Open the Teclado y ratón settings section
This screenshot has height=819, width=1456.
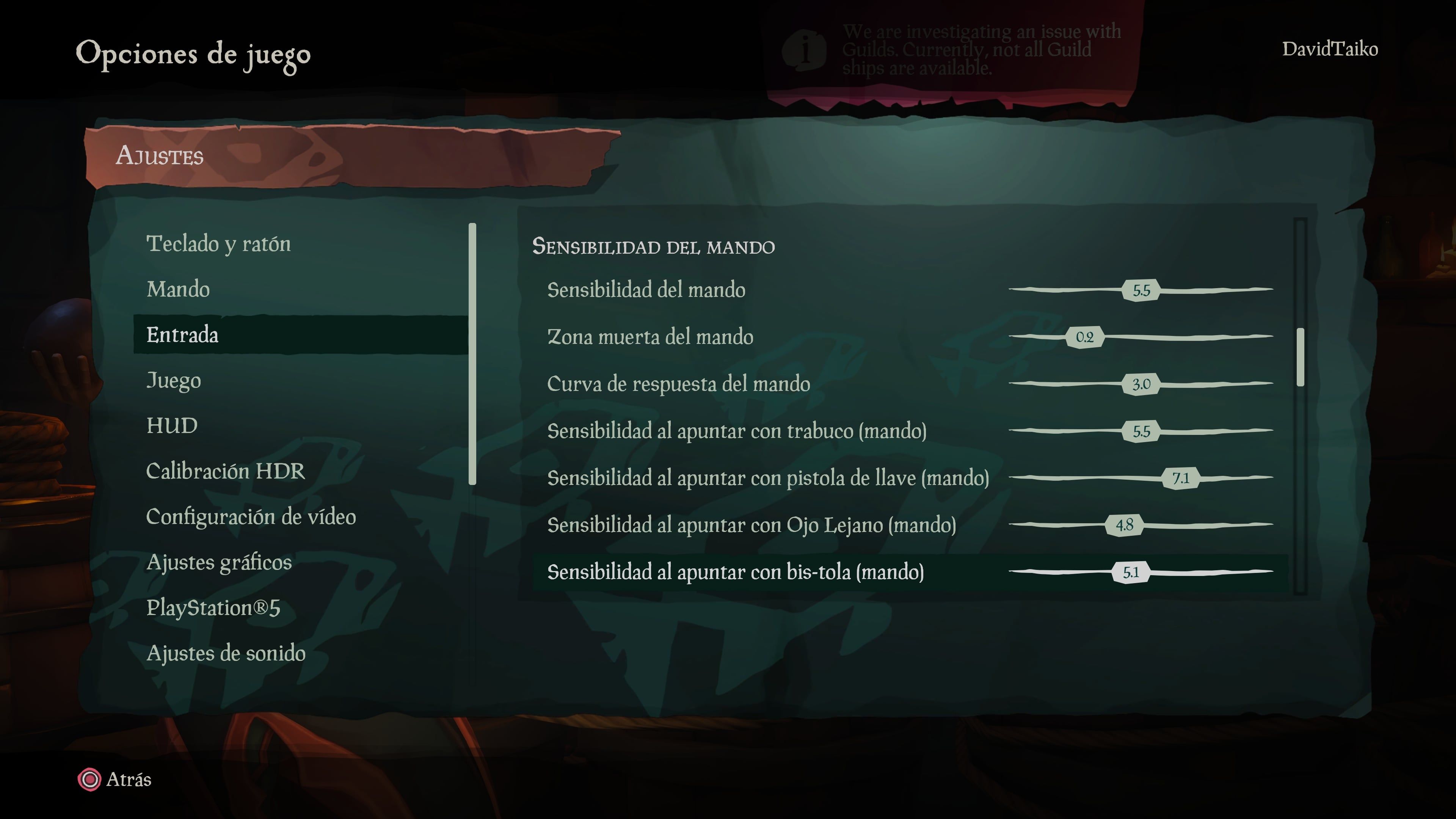coord(220,244)
